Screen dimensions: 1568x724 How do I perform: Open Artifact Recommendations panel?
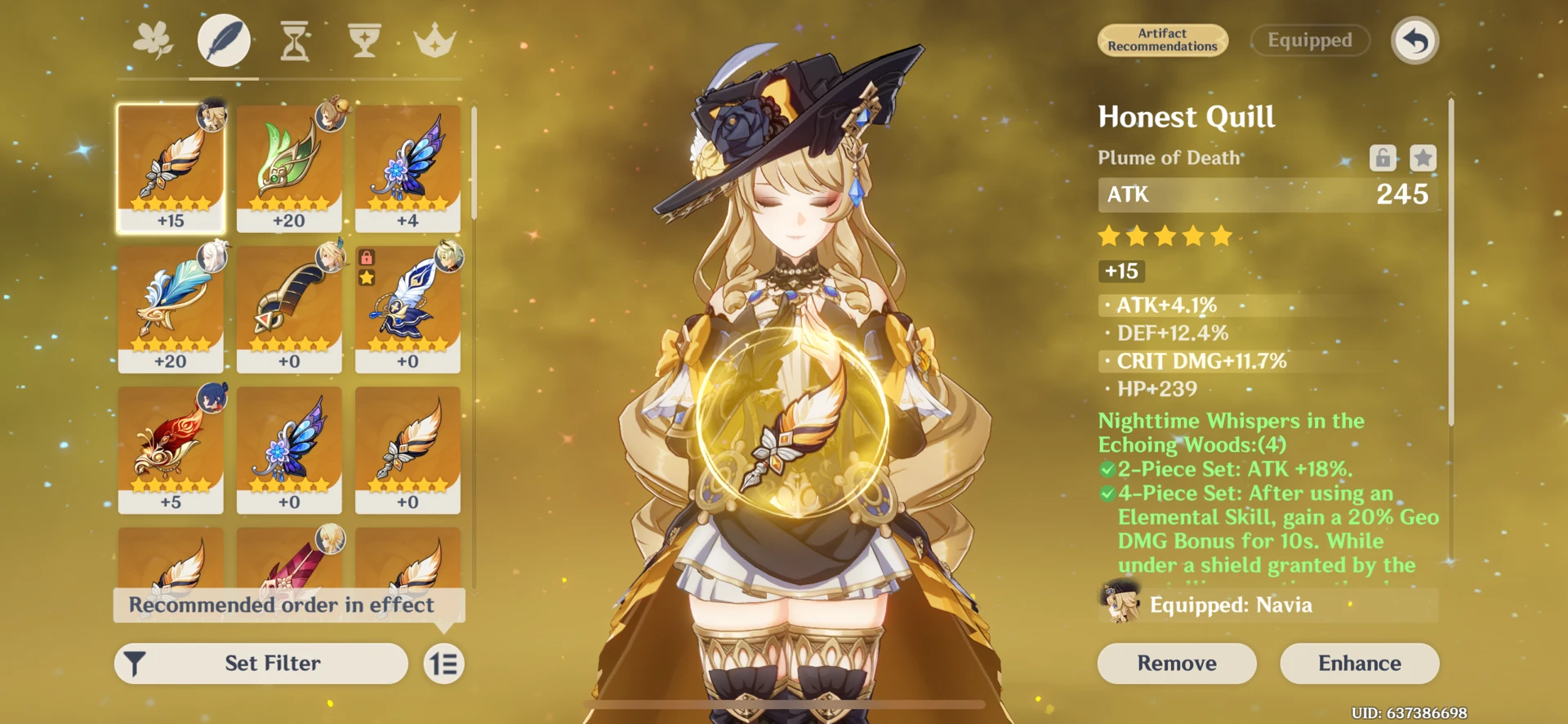[1162, 39]
